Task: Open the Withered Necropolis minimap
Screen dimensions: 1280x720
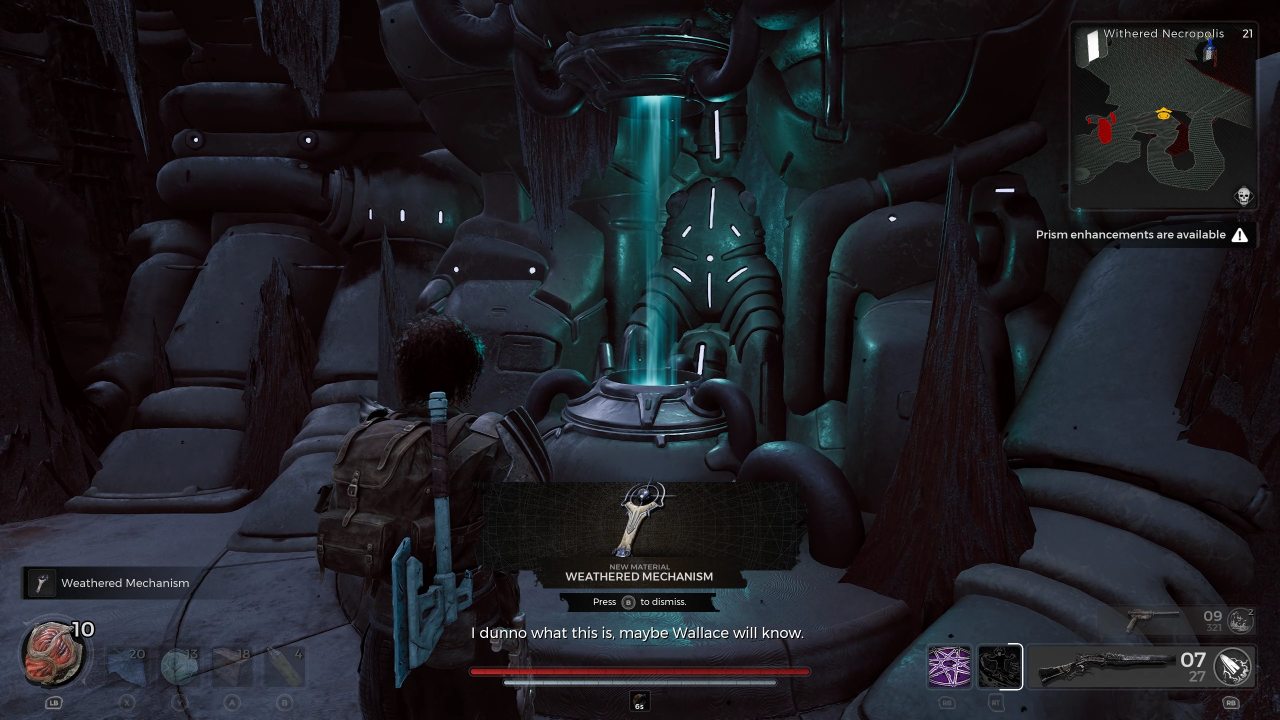Action: (1161, 116)
